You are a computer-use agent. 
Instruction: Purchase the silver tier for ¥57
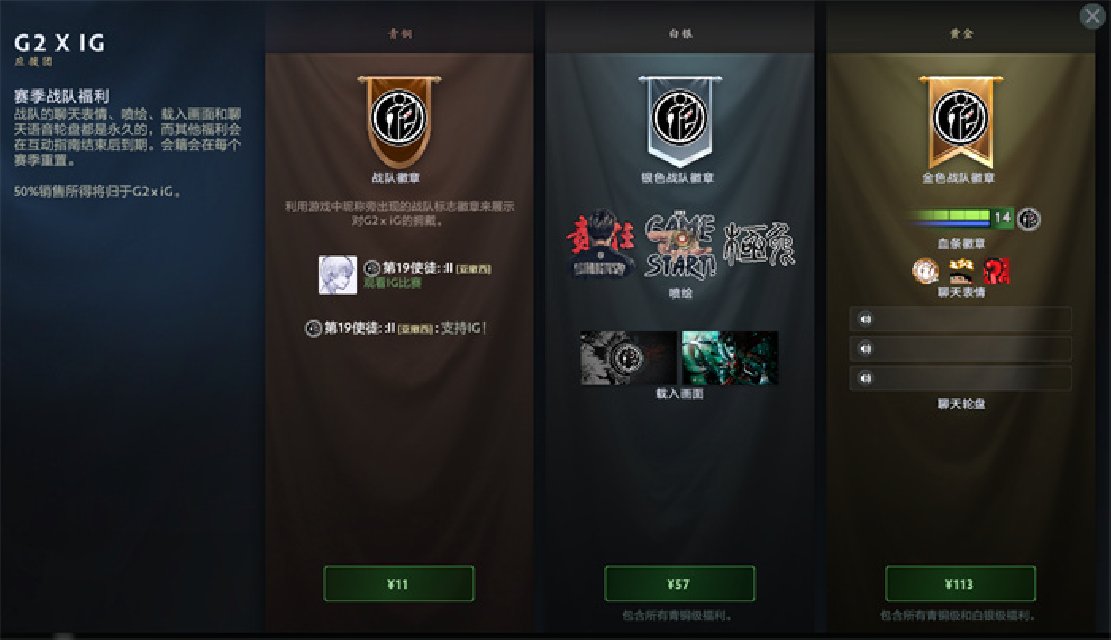pyautogui.click(x=679, y=584)
